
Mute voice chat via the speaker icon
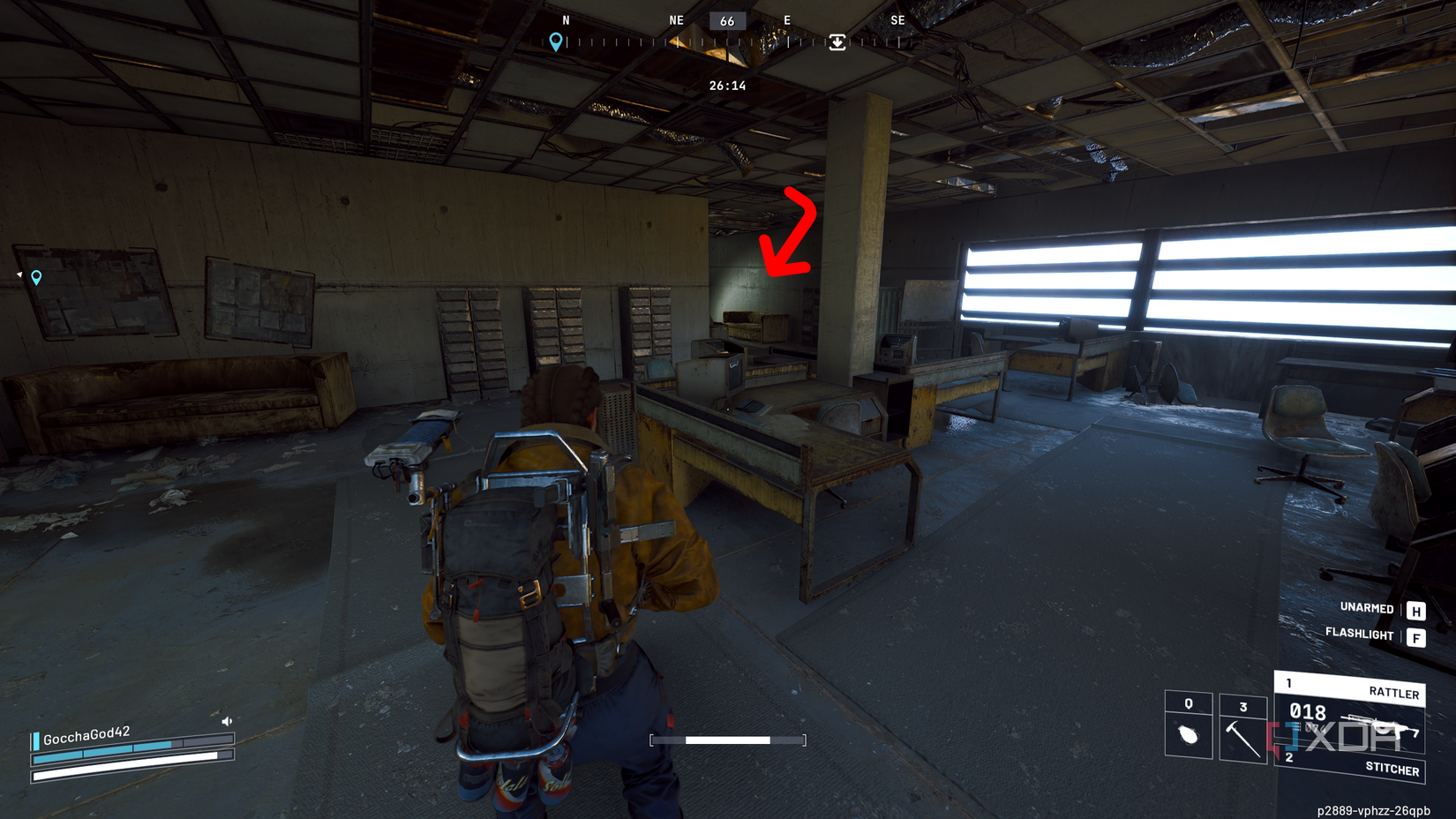[x=227, y=720]
